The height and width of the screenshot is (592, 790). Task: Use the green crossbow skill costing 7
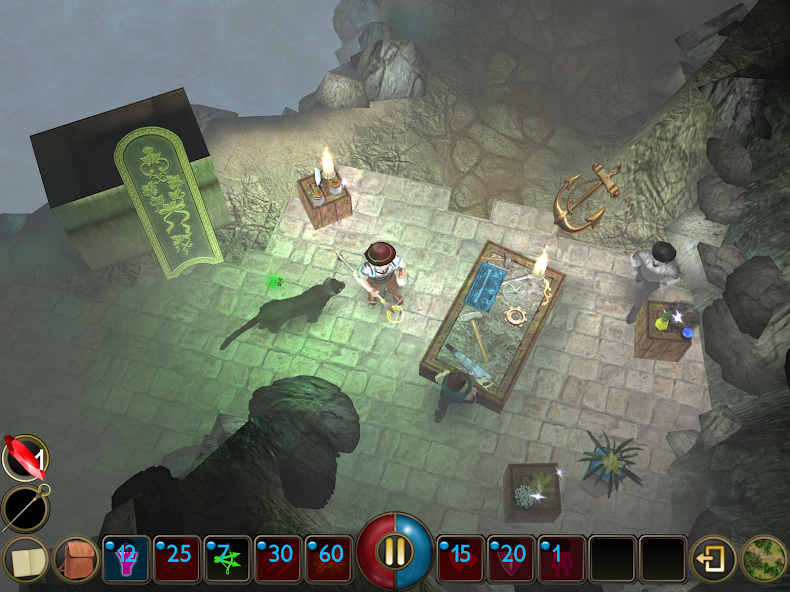tap(228, 559)
